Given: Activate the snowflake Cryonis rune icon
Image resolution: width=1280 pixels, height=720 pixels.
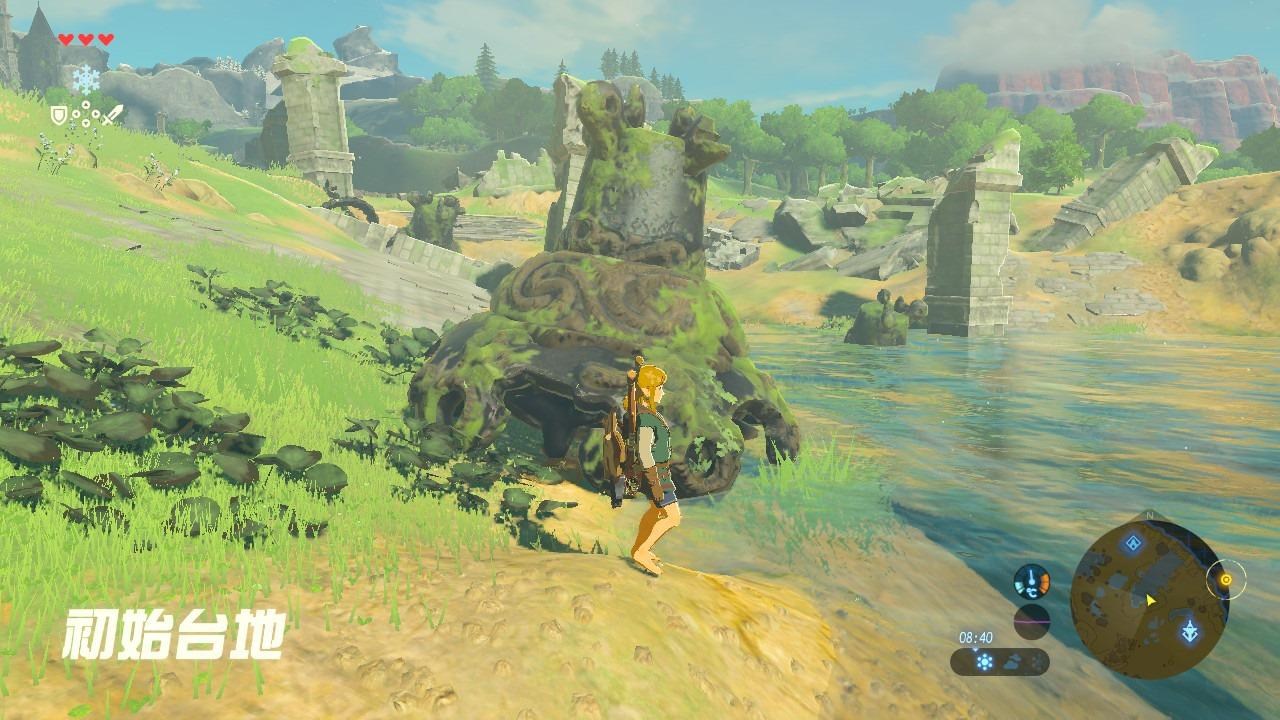Looking at the screenshot, I should [86, 79].
